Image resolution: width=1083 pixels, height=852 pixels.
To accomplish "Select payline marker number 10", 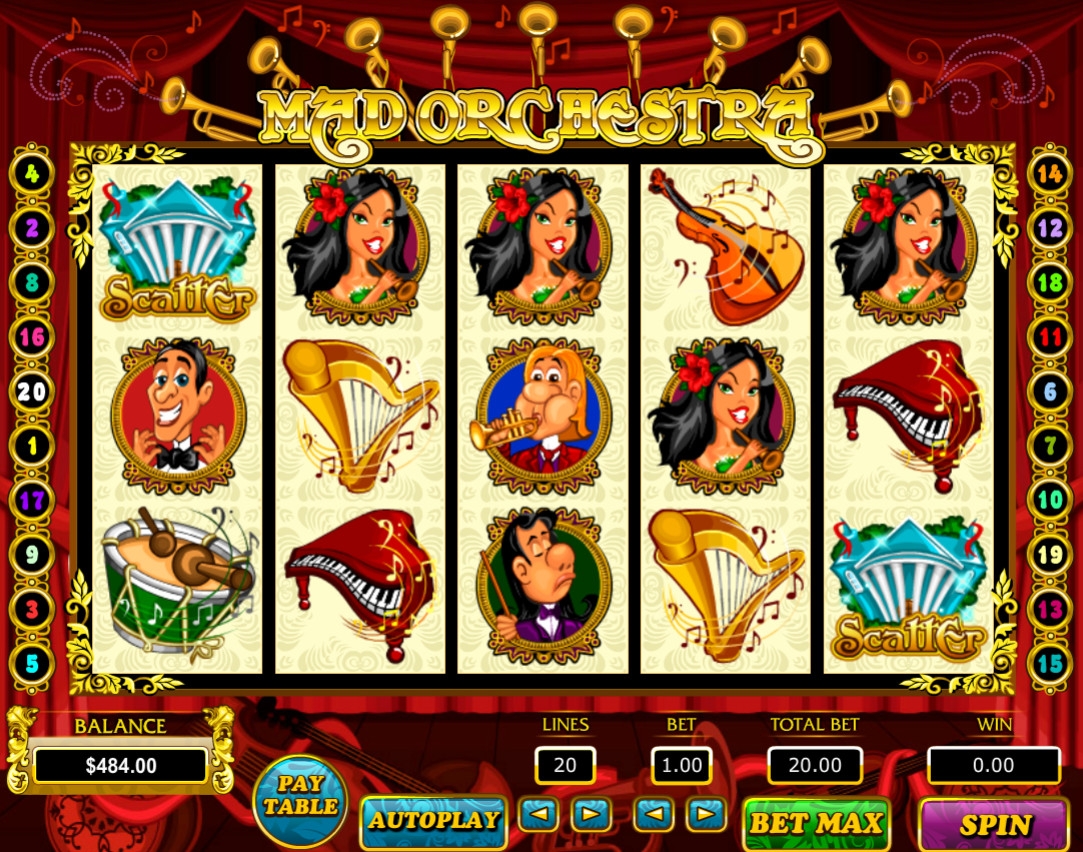I will tap(1049, 499).
